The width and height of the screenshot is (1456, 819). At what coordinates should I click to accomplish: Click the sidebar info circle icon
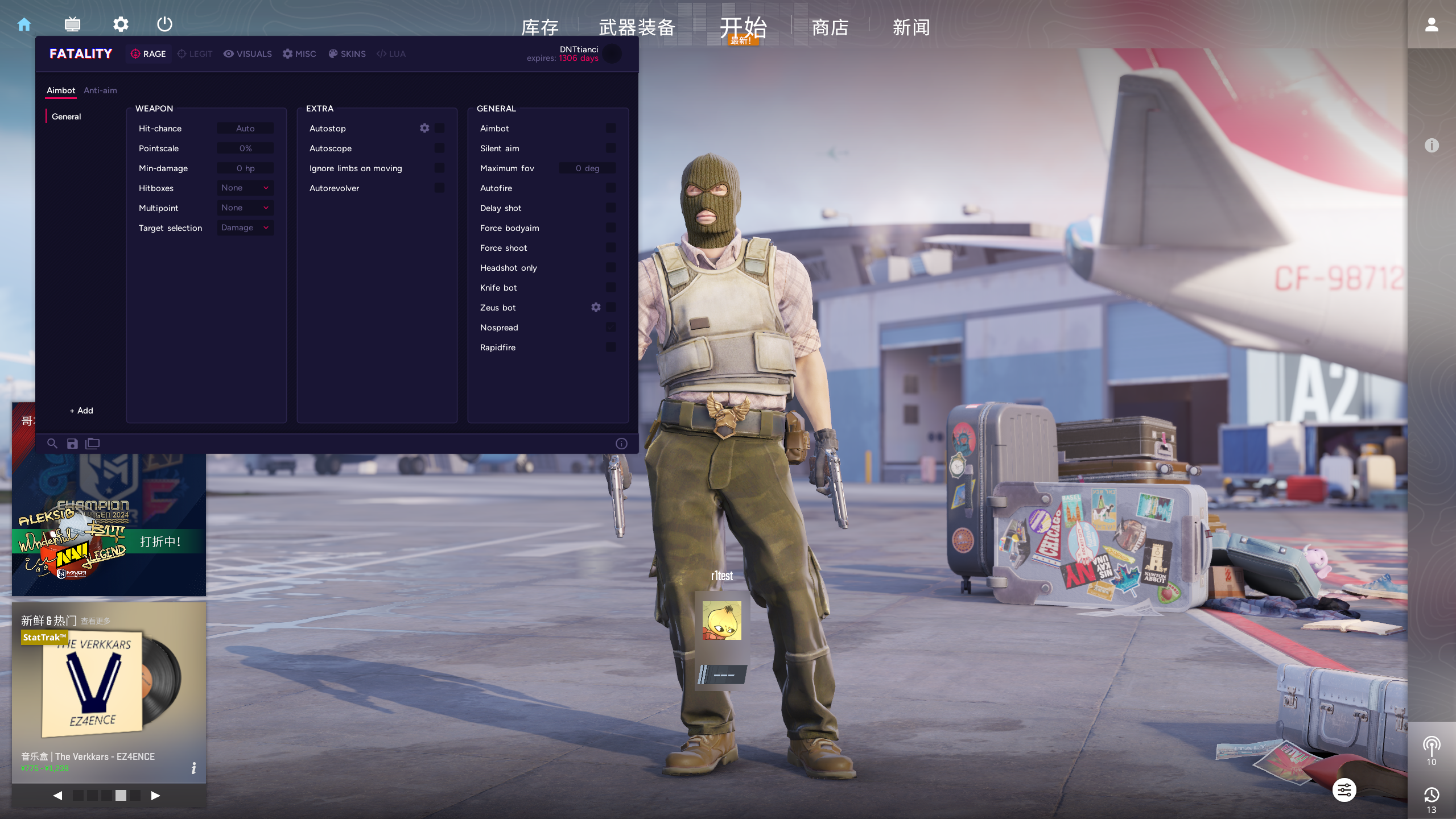1432,146
